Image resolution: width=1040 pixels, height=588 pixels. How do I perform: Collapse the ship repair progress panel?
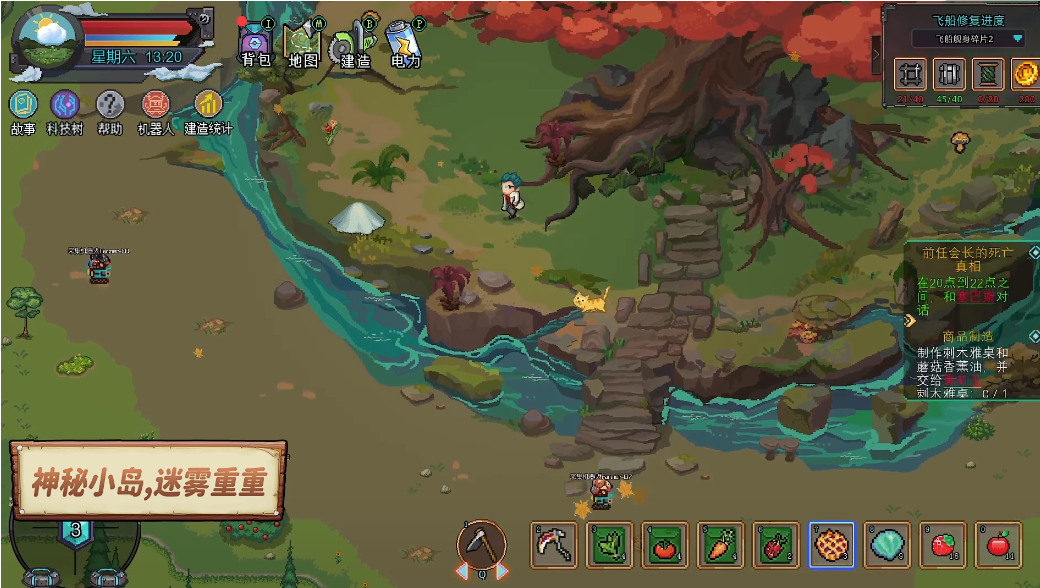coord(877,55)
